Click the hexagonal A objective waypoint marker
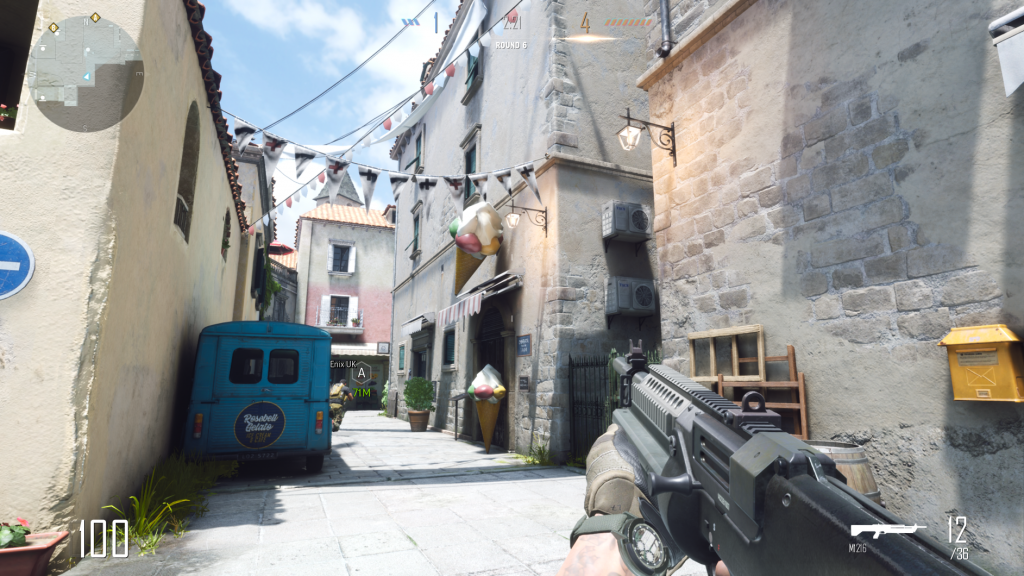1024x576 pixels. coord(360,373)
